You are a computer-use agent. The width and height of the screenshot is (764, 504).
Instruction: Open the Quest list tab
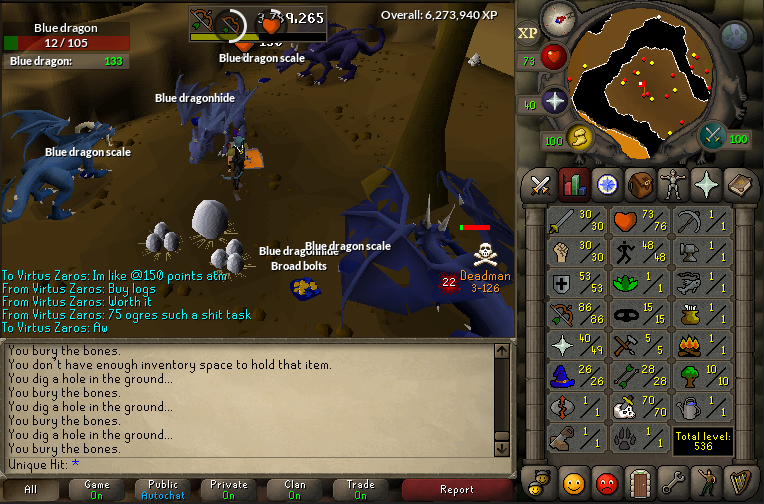click(x=606, y=184)
